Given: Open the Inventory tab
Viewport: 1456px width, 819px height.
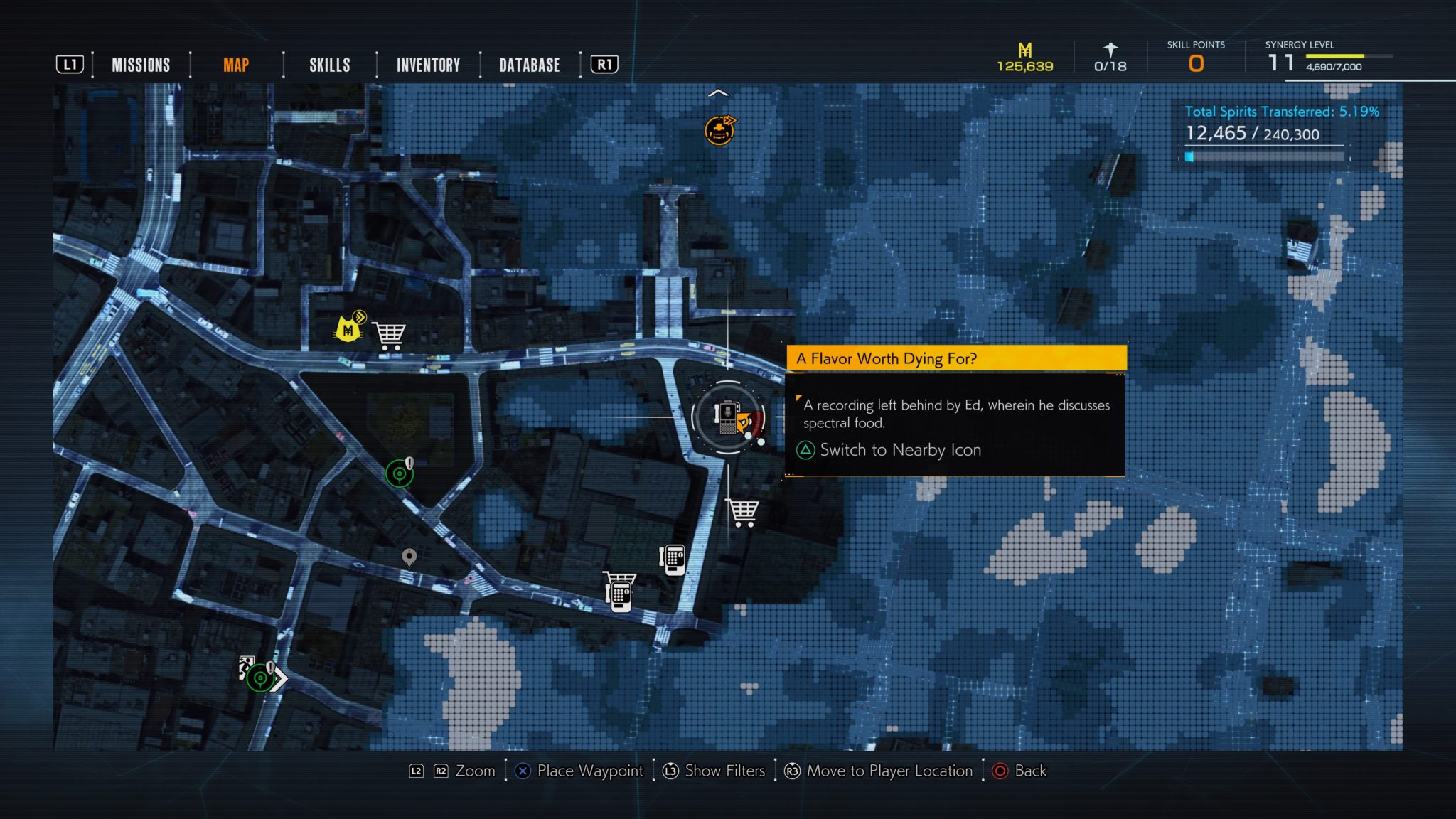Looking at the screenshot, I should [x=428, y=65].
